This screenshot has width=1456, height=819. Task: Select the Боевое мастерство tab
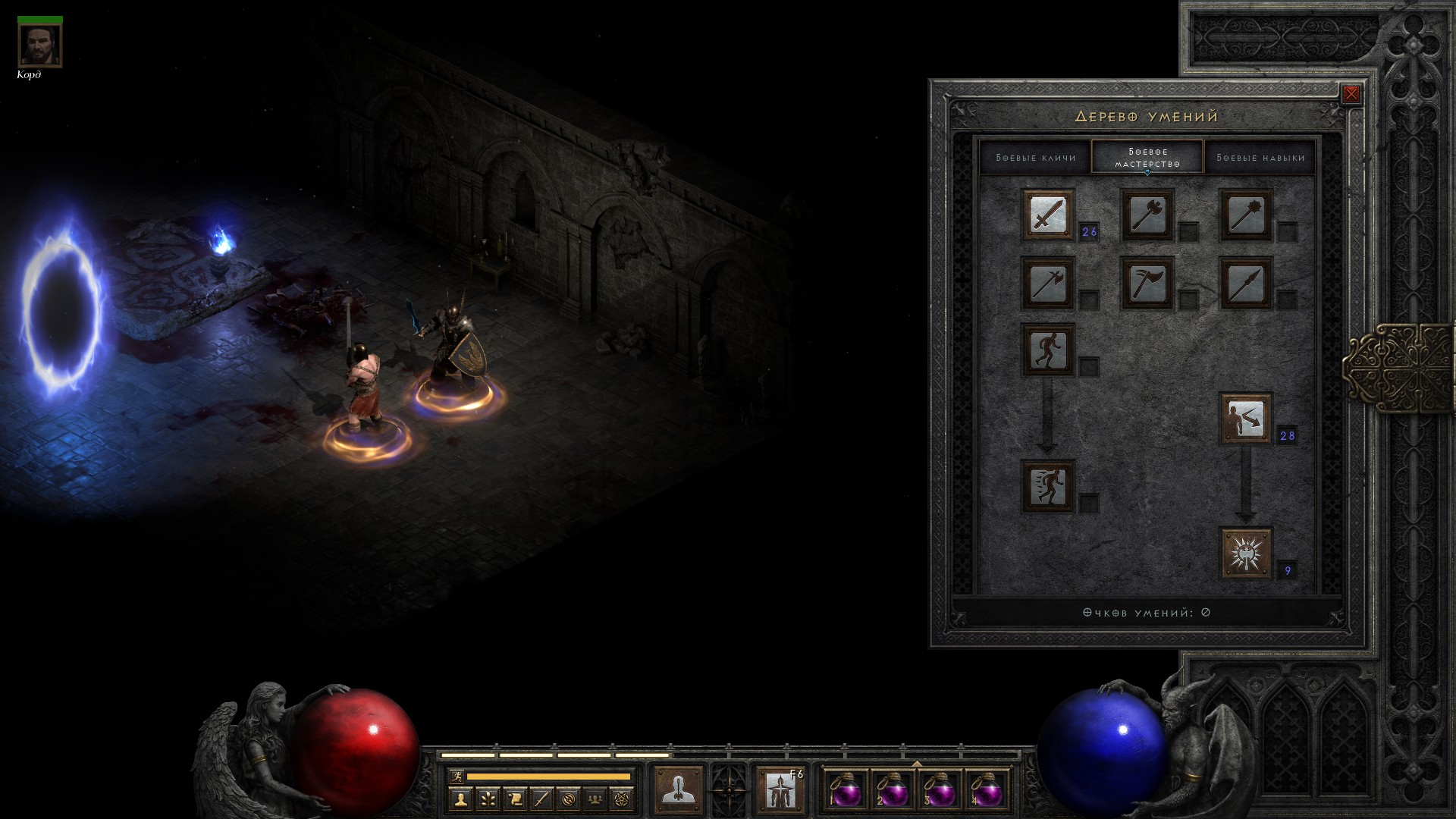tap(1147, 158)
